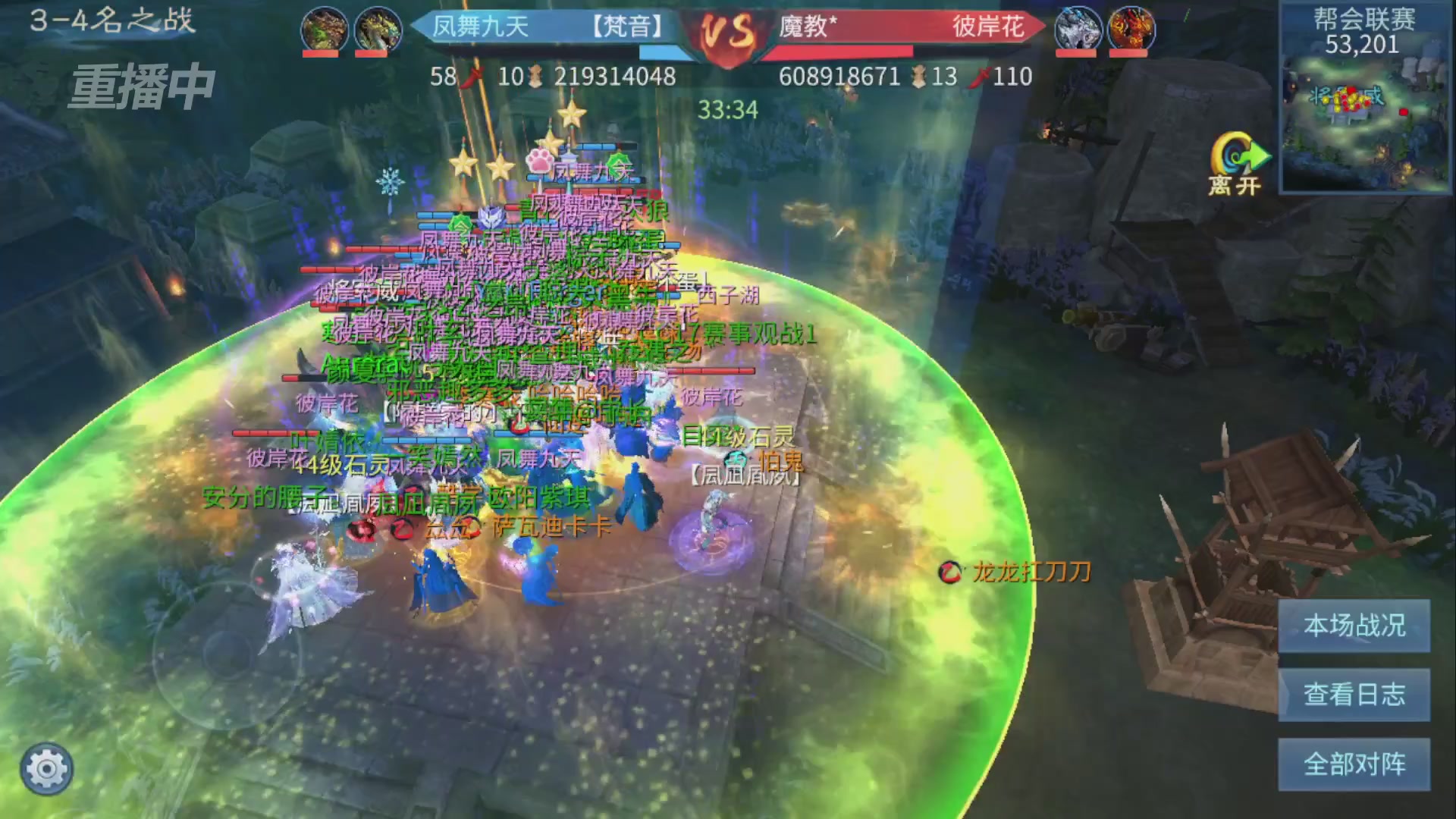Image resolution: width=1456 pixels, height=819 pixels.
Task: Show 全部对阵 full matchups list
Action: [x=1354, y=764]
